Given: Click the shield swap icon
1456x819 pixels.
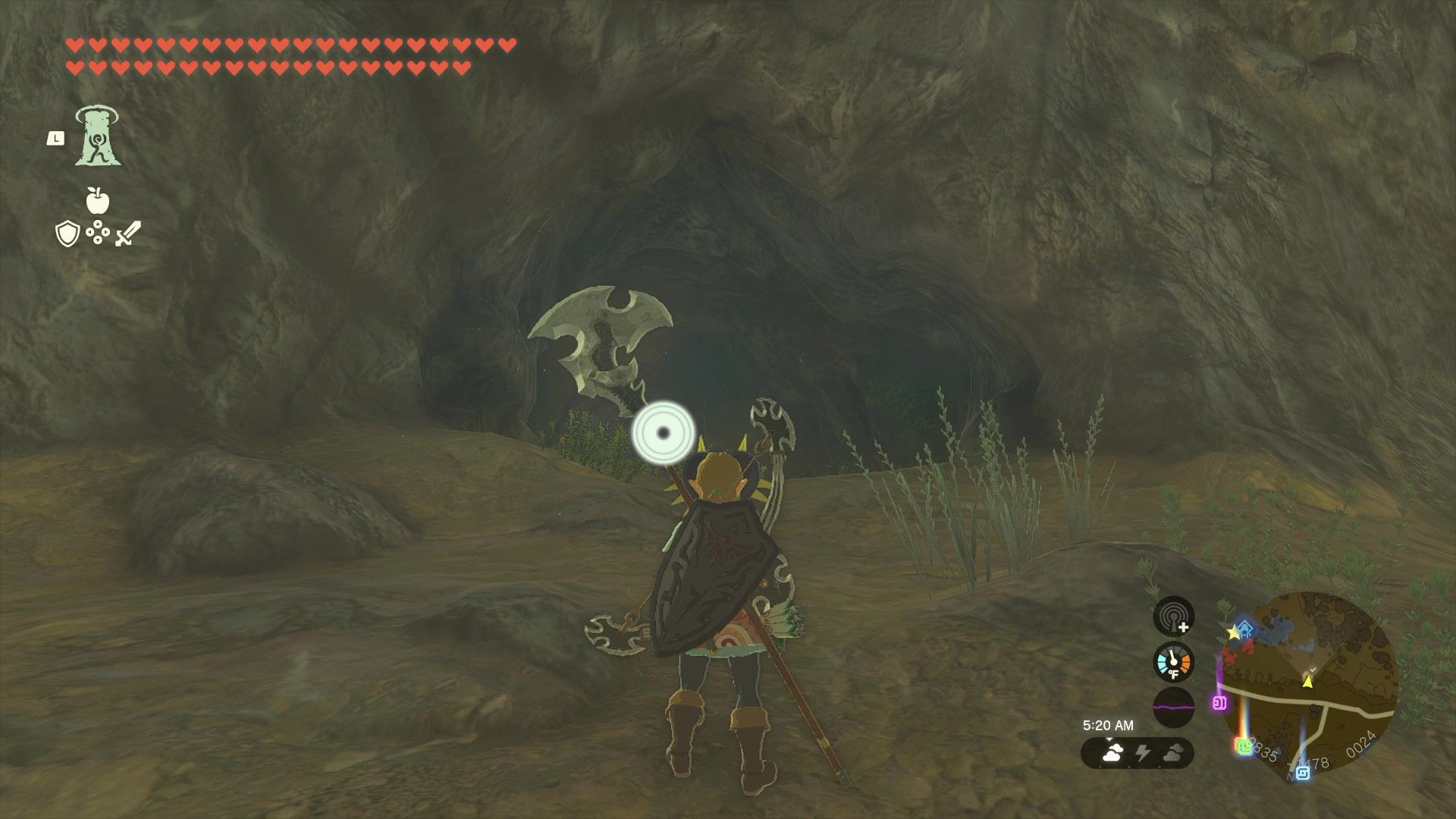Looking at the screenshot, I should click(x=67, y=233).
